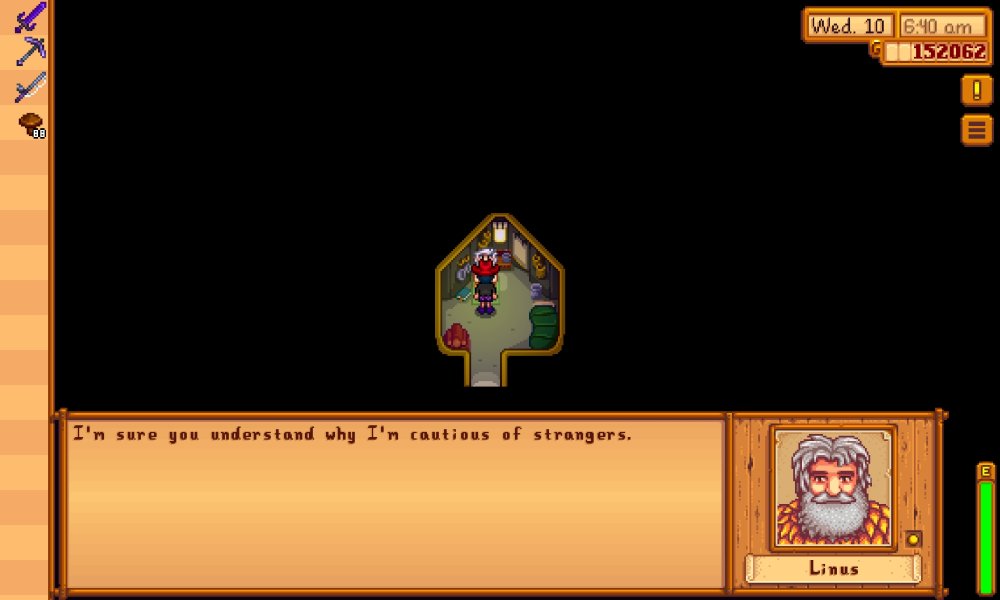Select the brown mushroom stack of 88
Image resolution: width=1000 pixels, height=600 pixels.
click(x=30, y=125)
